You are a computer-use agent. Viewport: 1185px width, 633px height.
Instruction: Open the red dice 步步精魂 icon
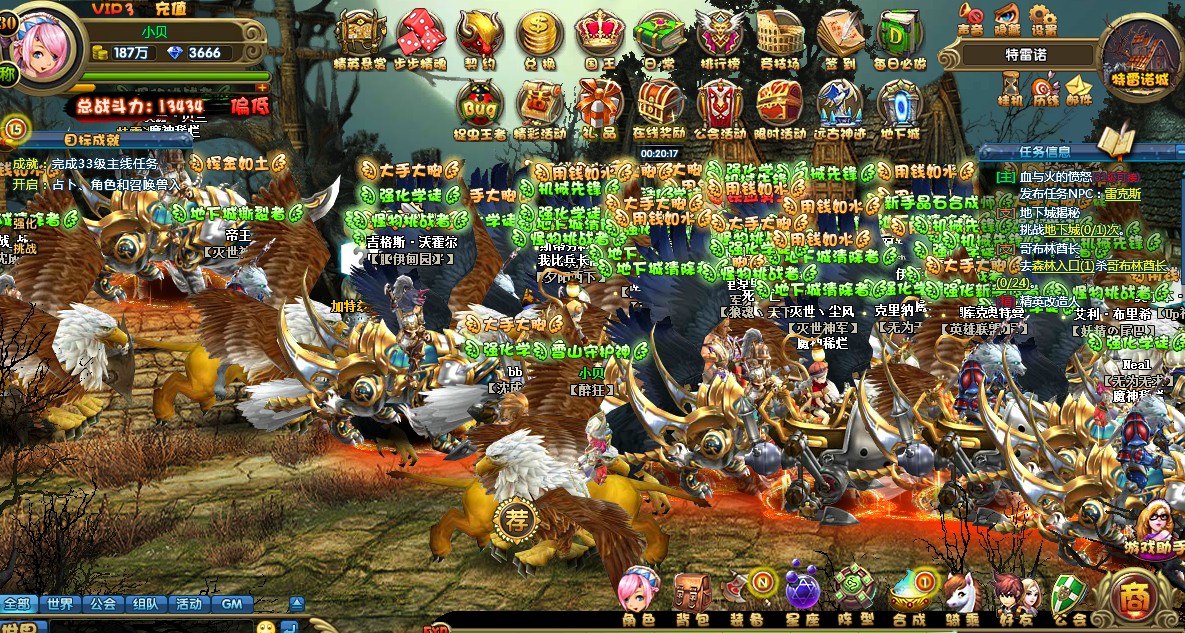[420, 34]
